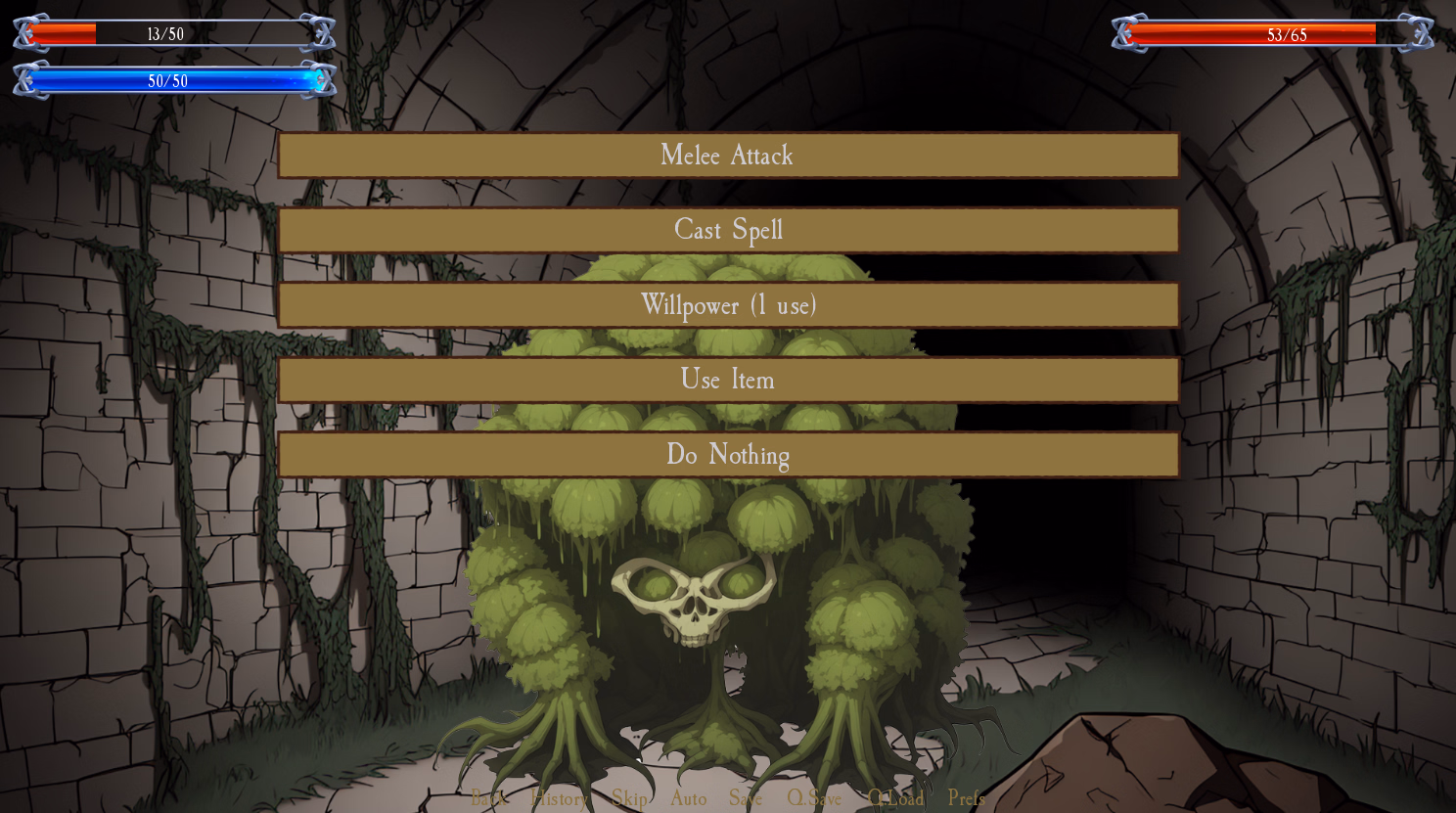1456x813 pixels.
Task: Open the Save screen
Action: click(746, 799)
